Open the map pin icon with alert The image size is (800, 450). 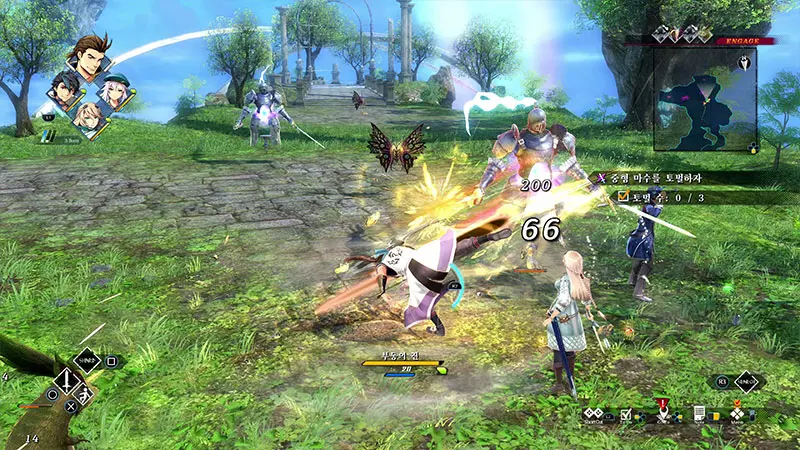tap(662, 410)
